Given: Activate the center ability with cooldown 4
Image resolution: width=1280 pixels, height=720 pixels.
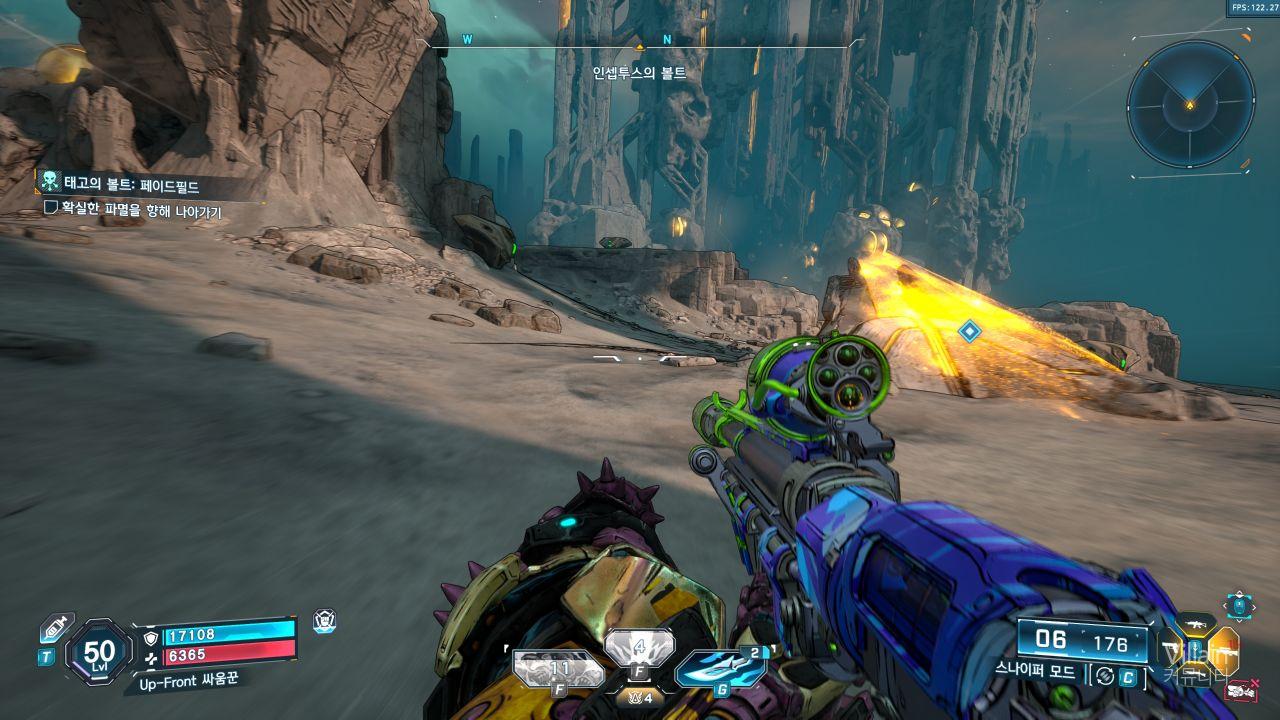Looking at the screenshot, I should [639, 648].
